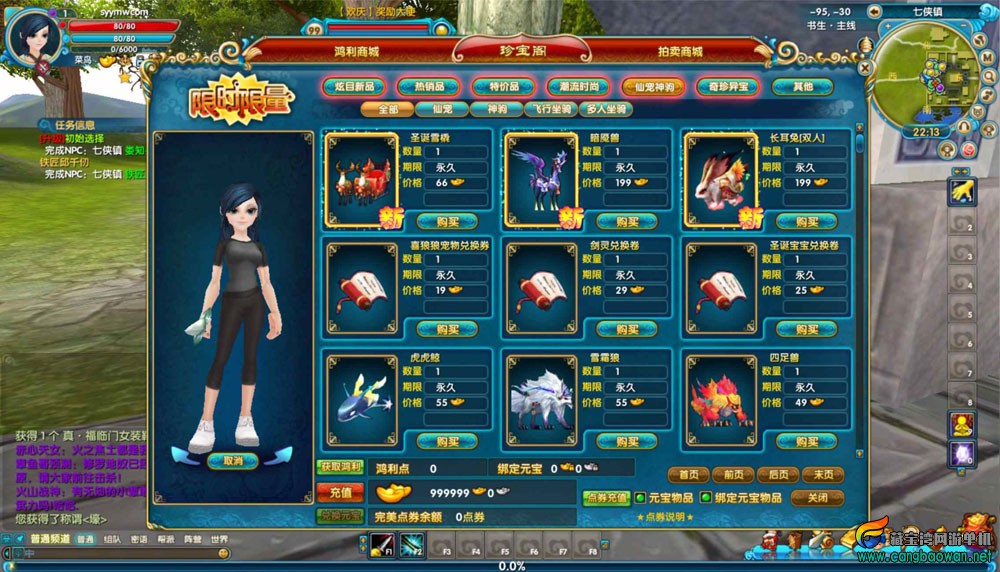Select the 雪霜狼 wolf mount thumbnail

[x=540, y=393]
